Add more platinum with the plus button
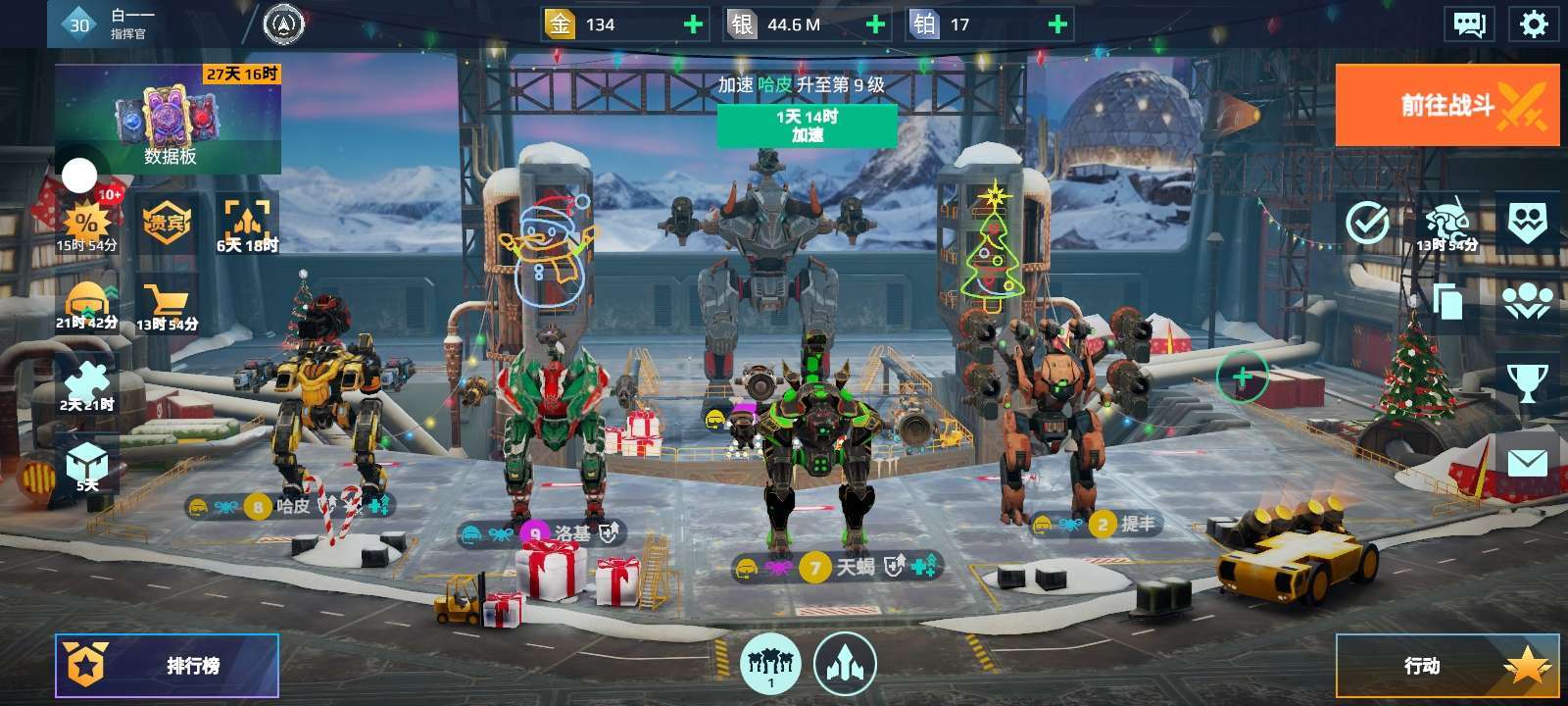This screenshot has height=706, width=1568. click(1057, 25)
